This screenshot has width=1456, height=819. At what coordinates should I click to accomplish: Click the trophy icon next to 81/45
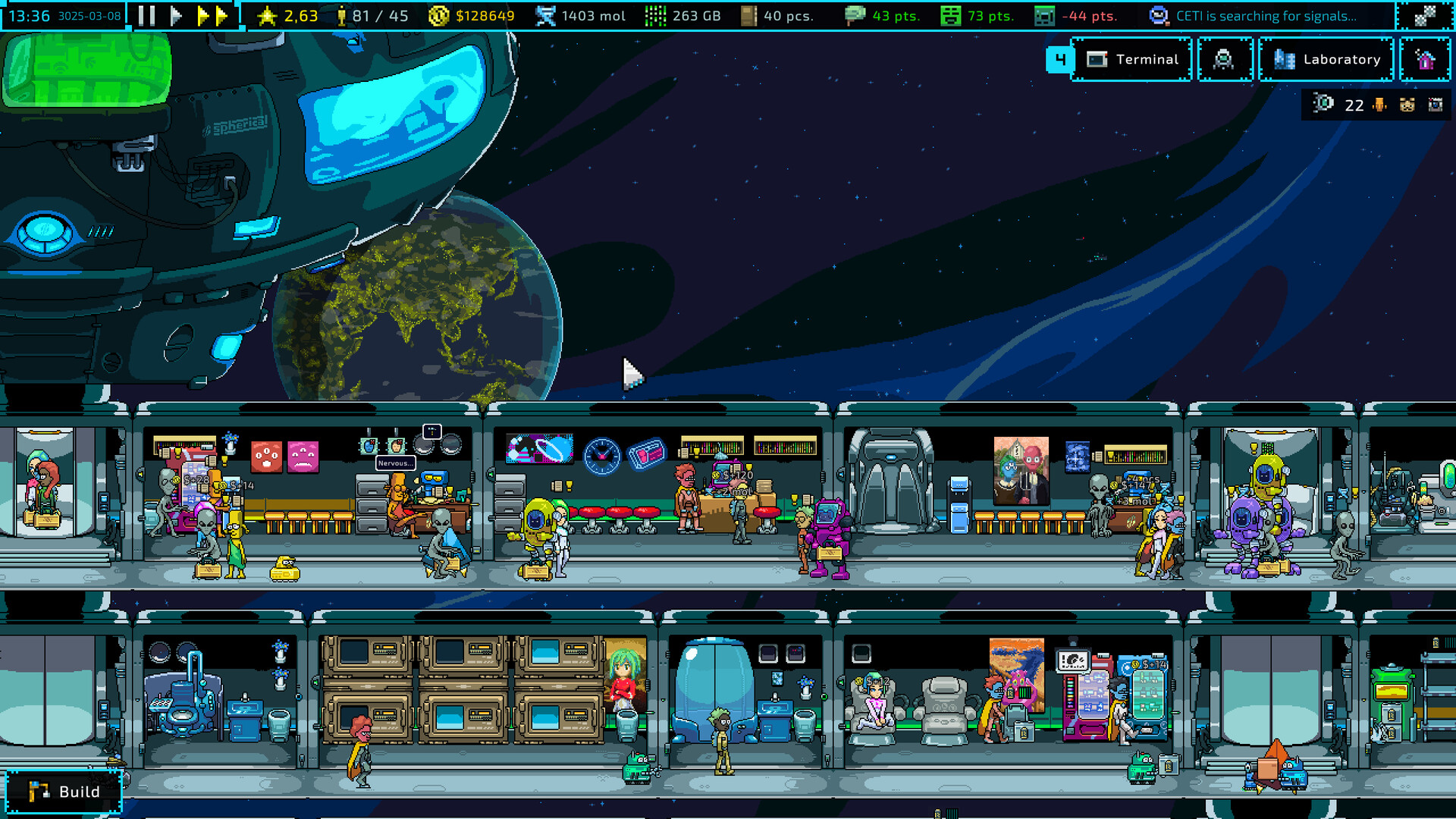click(x=343, y=15)
